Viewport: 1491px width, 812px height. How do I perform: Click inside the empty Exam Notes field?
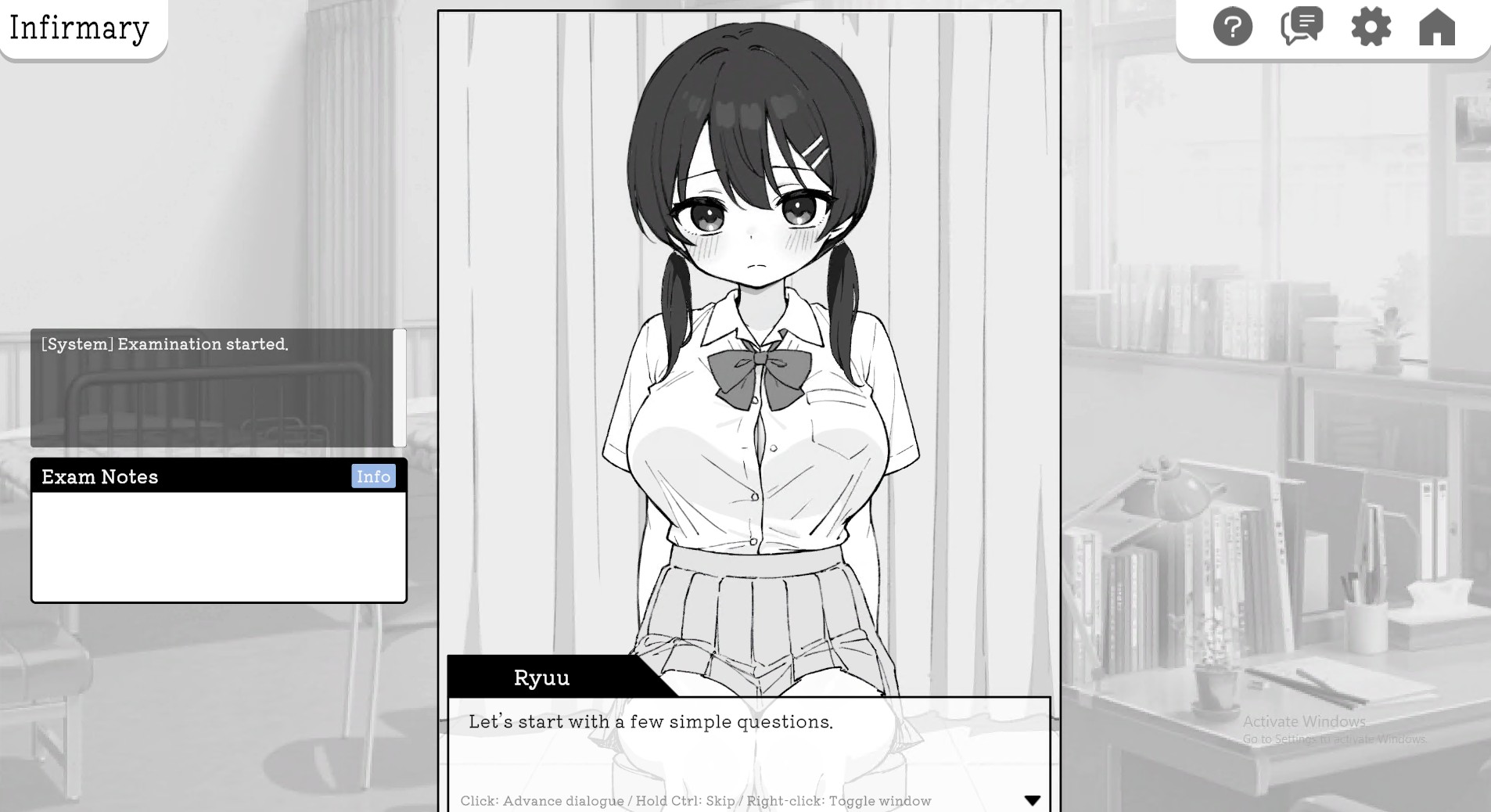(x=218, y=544)
